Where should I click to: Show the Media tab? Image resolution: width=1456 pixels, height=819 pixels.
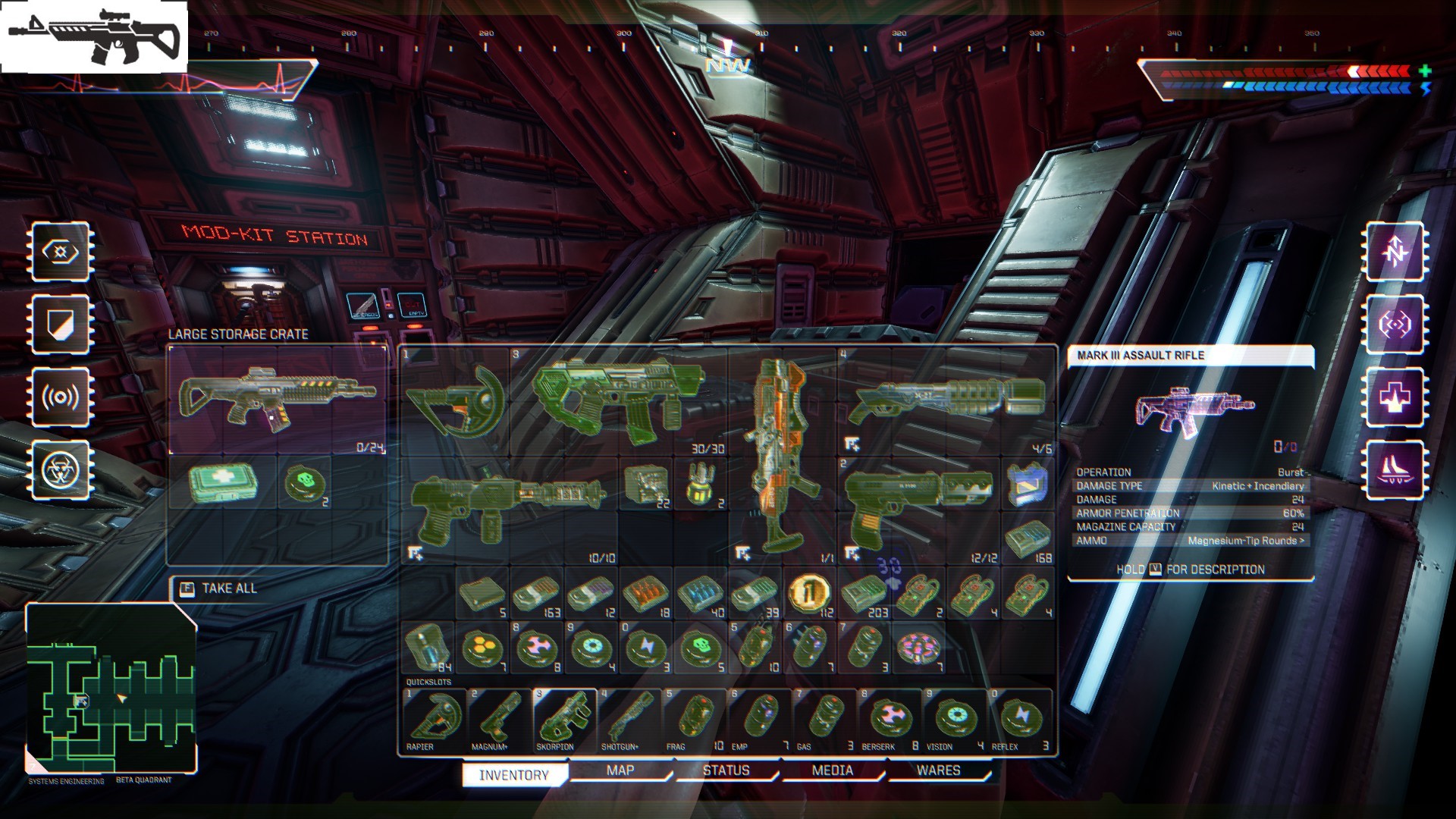832,771
